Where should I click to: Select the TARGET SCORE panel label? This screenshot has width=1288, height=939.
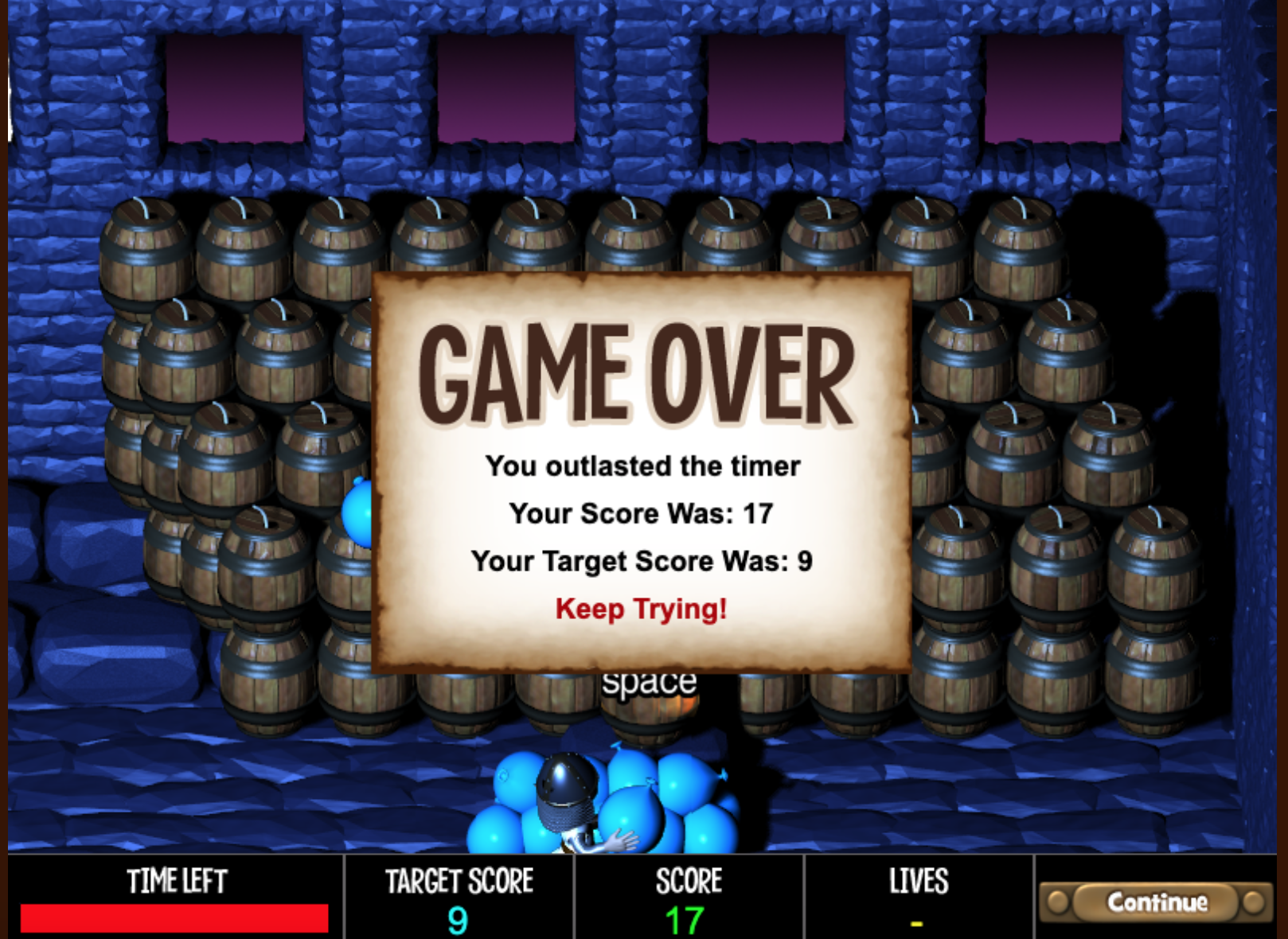click(459, 880)
